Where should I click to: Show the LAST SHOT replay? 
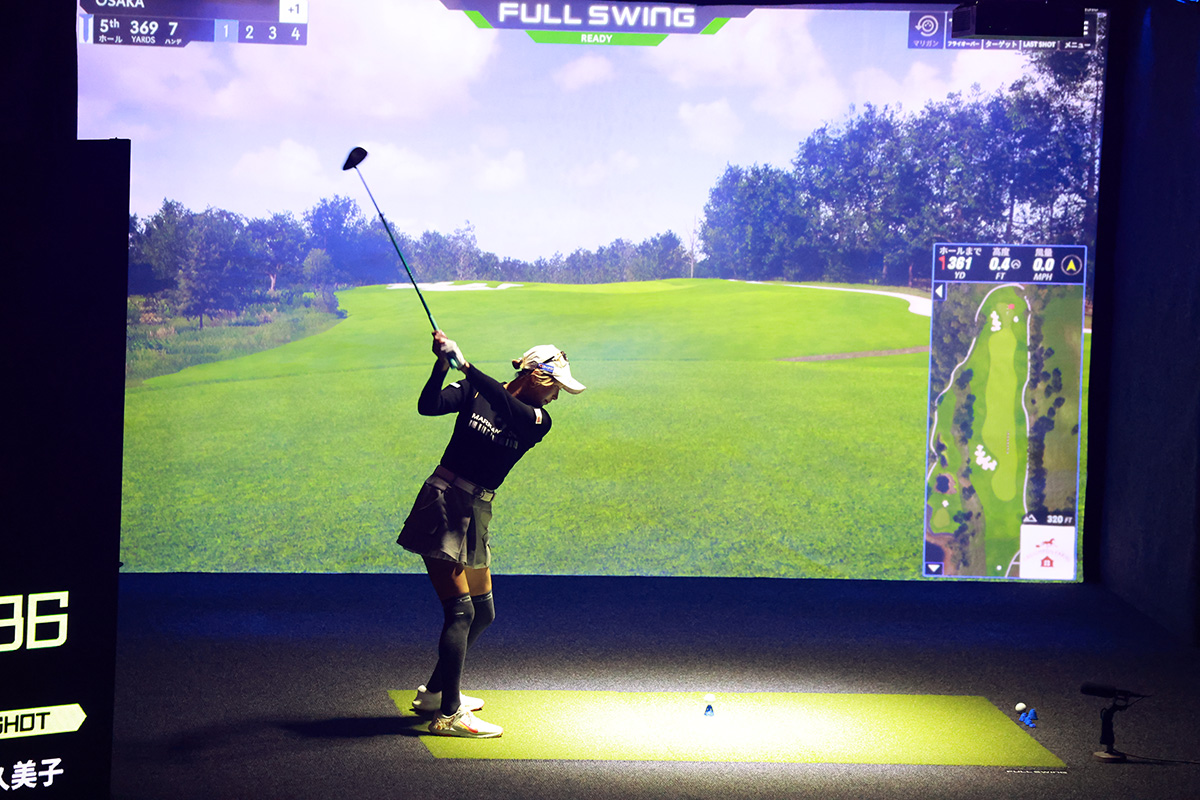tap(1039, 44)
